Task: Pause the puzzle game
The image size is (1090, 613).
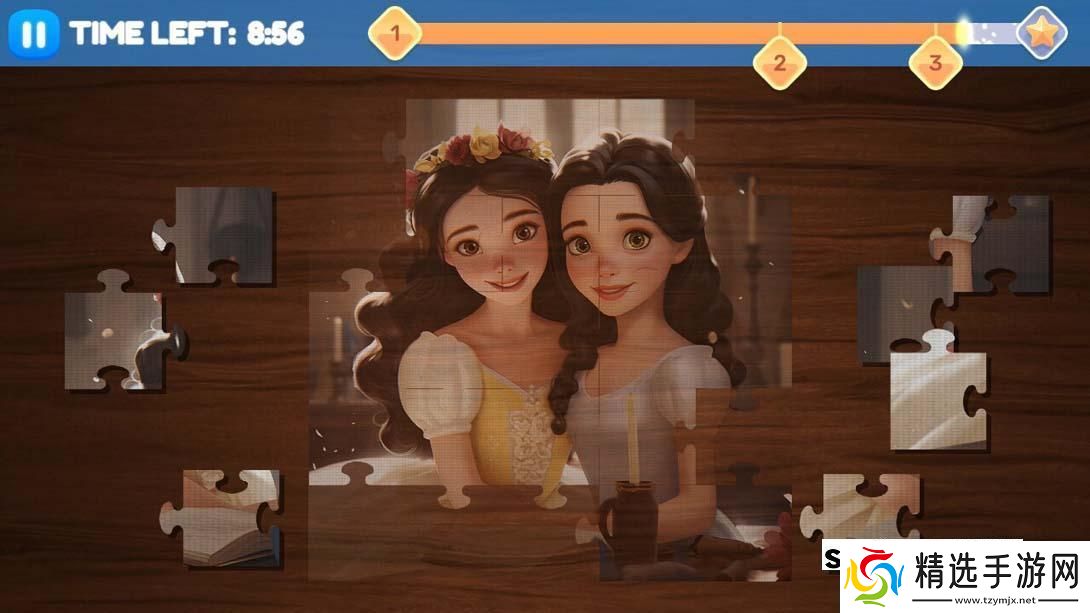Action: pyautogui.click(x=33, y=35)
